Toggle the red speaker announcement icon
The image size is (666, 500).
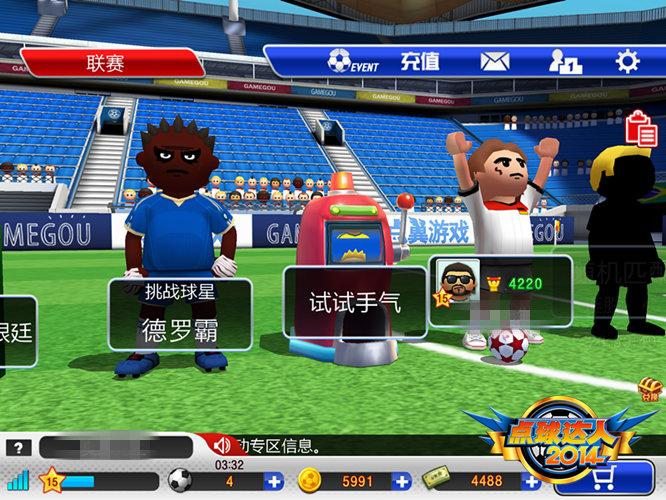click(x=222, y=446)
